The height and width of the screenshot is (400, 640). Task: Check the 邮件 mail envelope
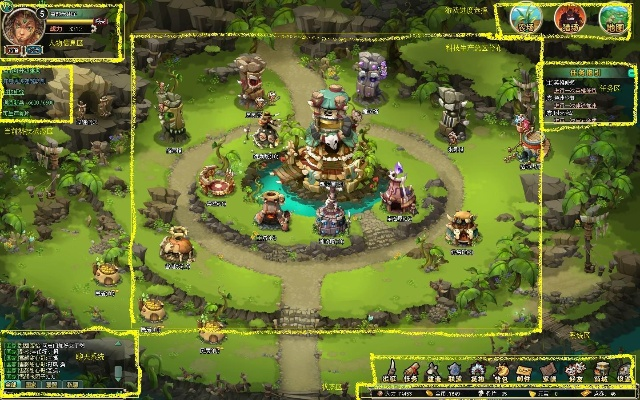pos(524,371)
